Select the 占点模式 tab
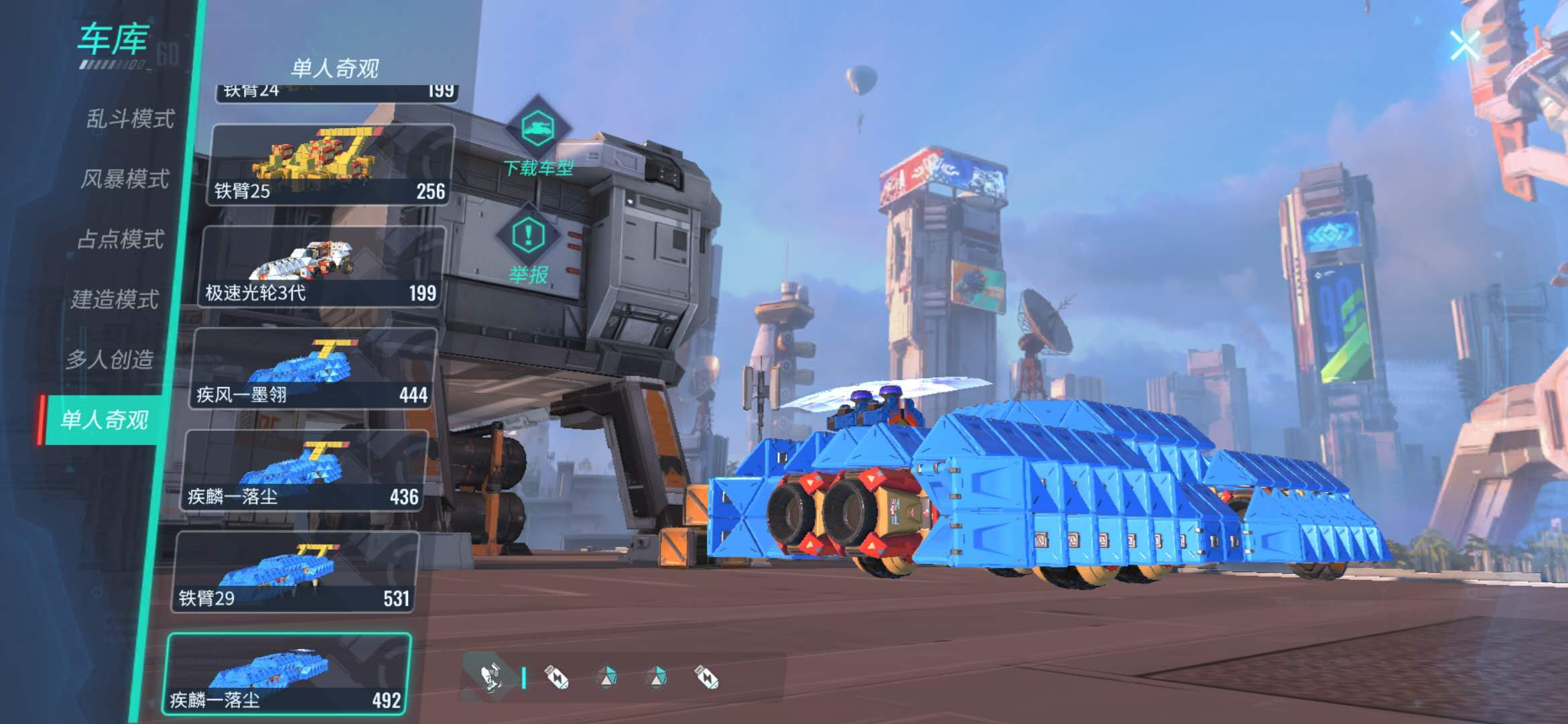 coord(121,239)
